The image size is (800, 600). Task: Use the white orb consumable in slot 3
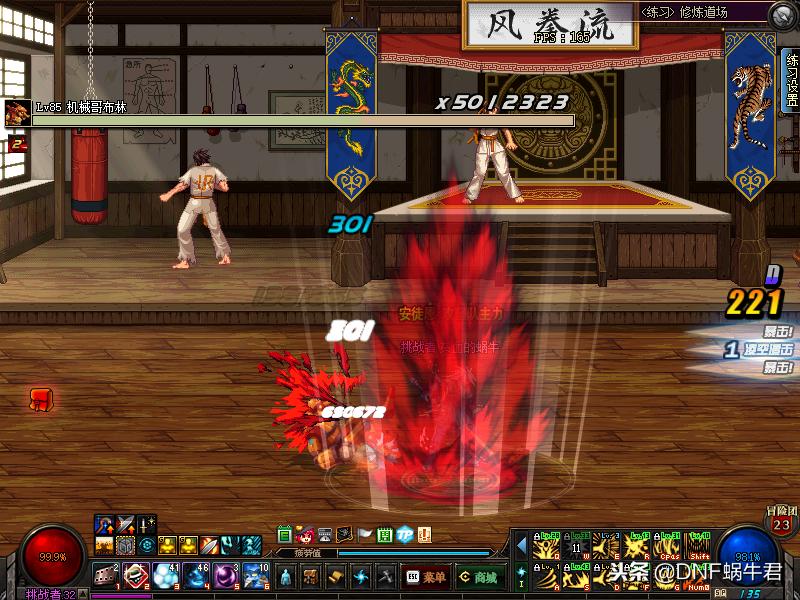click(166, 575)
